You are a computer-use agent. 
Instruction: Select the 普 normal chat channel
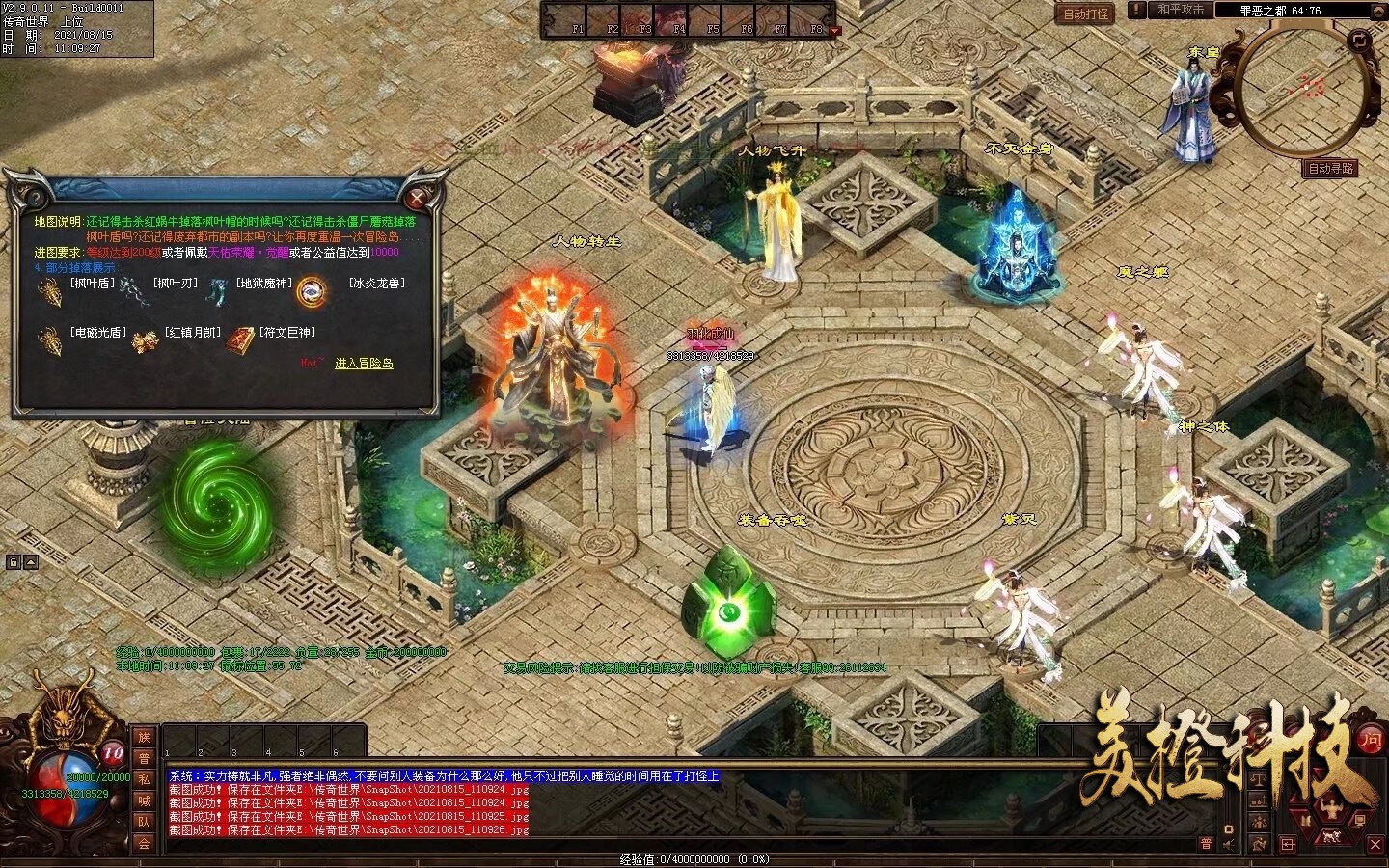coord(144,759)
